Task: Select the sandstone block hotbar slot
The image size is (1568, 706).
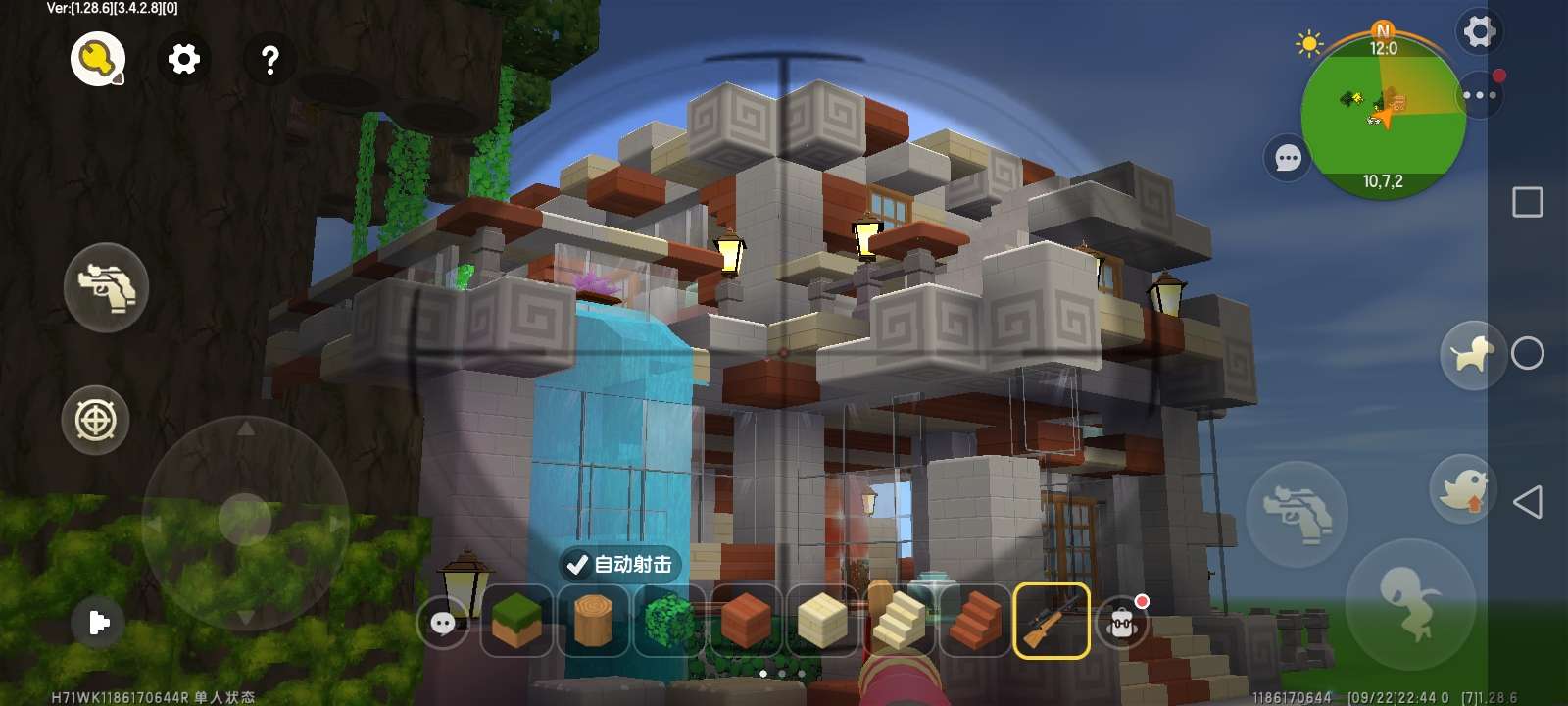Action: click(821, 621)
